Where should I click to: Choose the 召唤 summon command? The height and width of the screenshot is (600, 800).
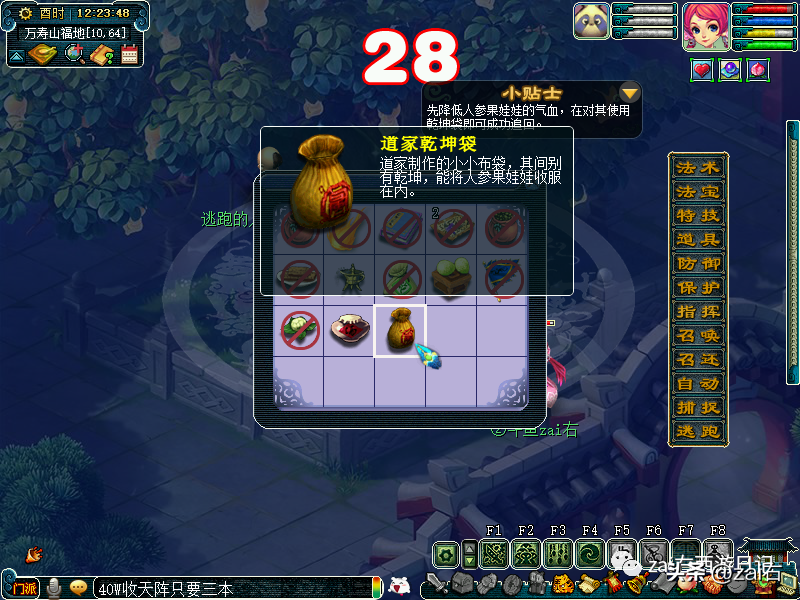click(698, 335)
